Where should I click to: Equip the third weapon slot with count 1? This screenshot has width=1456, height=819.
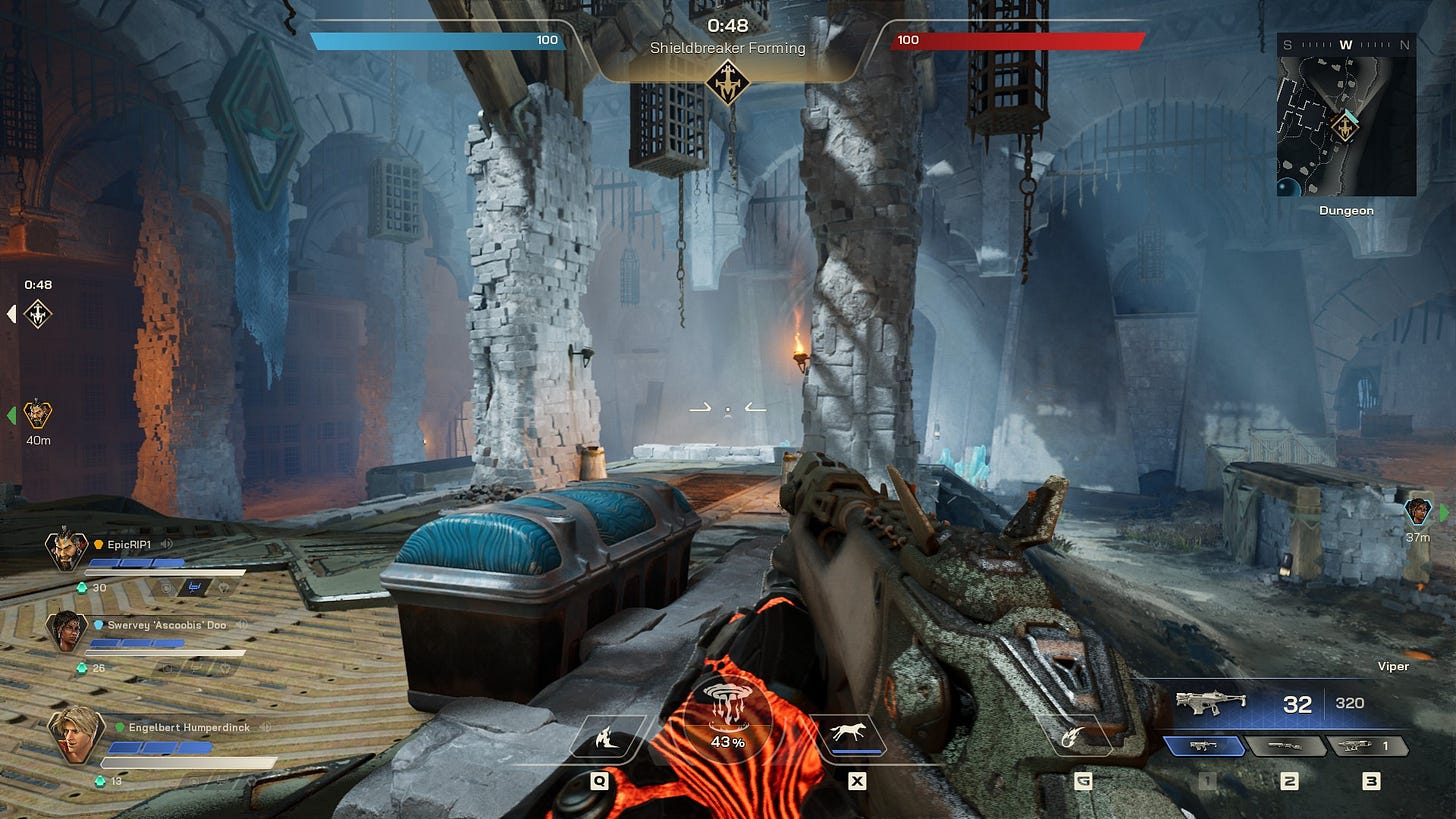[x=1366, y=746]
